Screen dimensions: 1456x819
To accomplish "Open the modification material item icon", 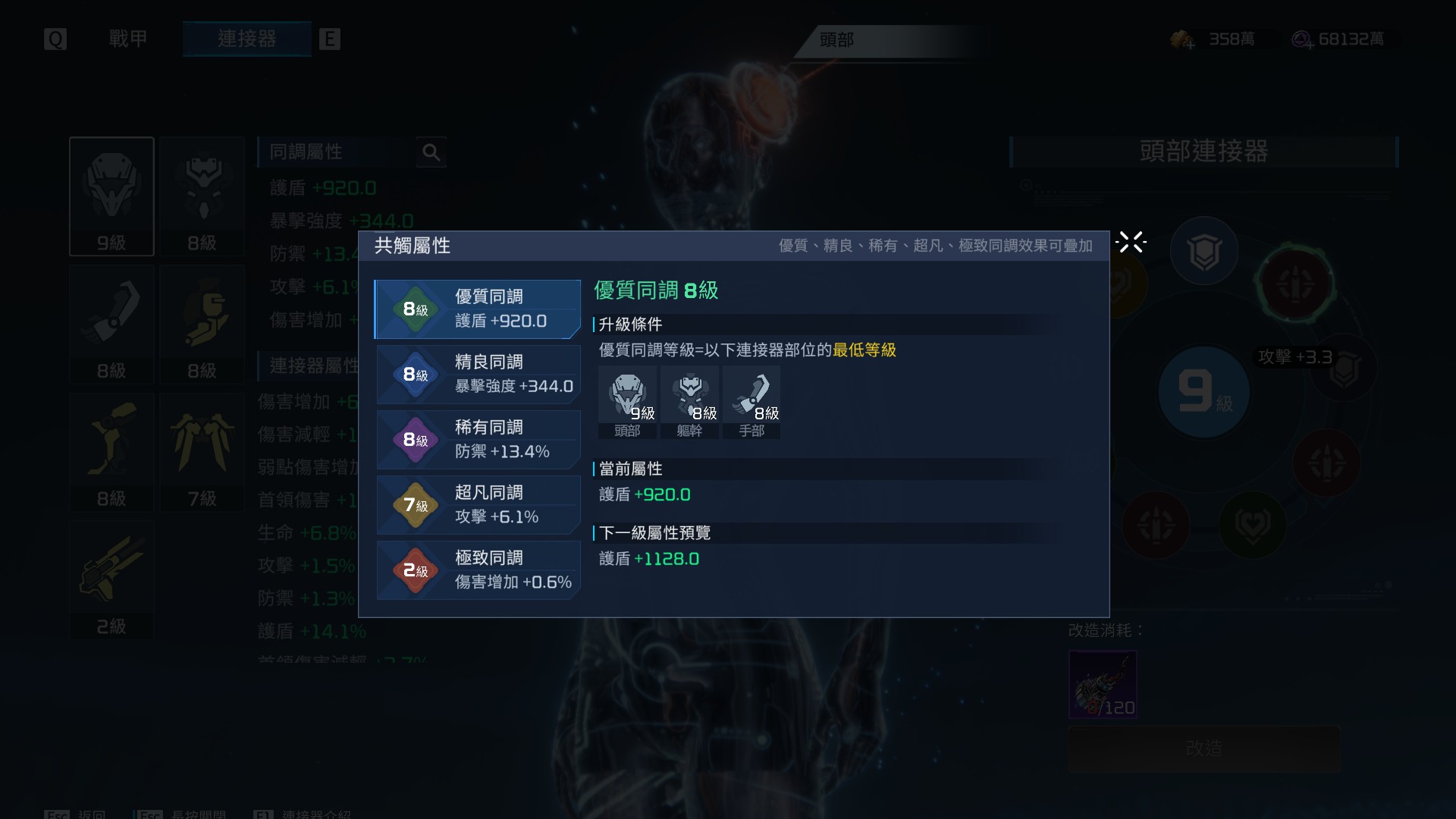I will (1103, 684).
